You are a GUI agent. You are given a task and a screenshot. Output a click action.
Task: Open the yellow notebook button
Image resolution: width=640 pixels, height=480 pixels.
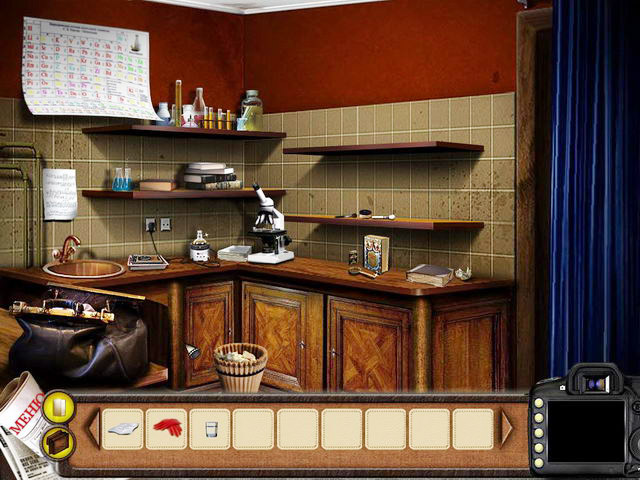[x=57, y=406]
